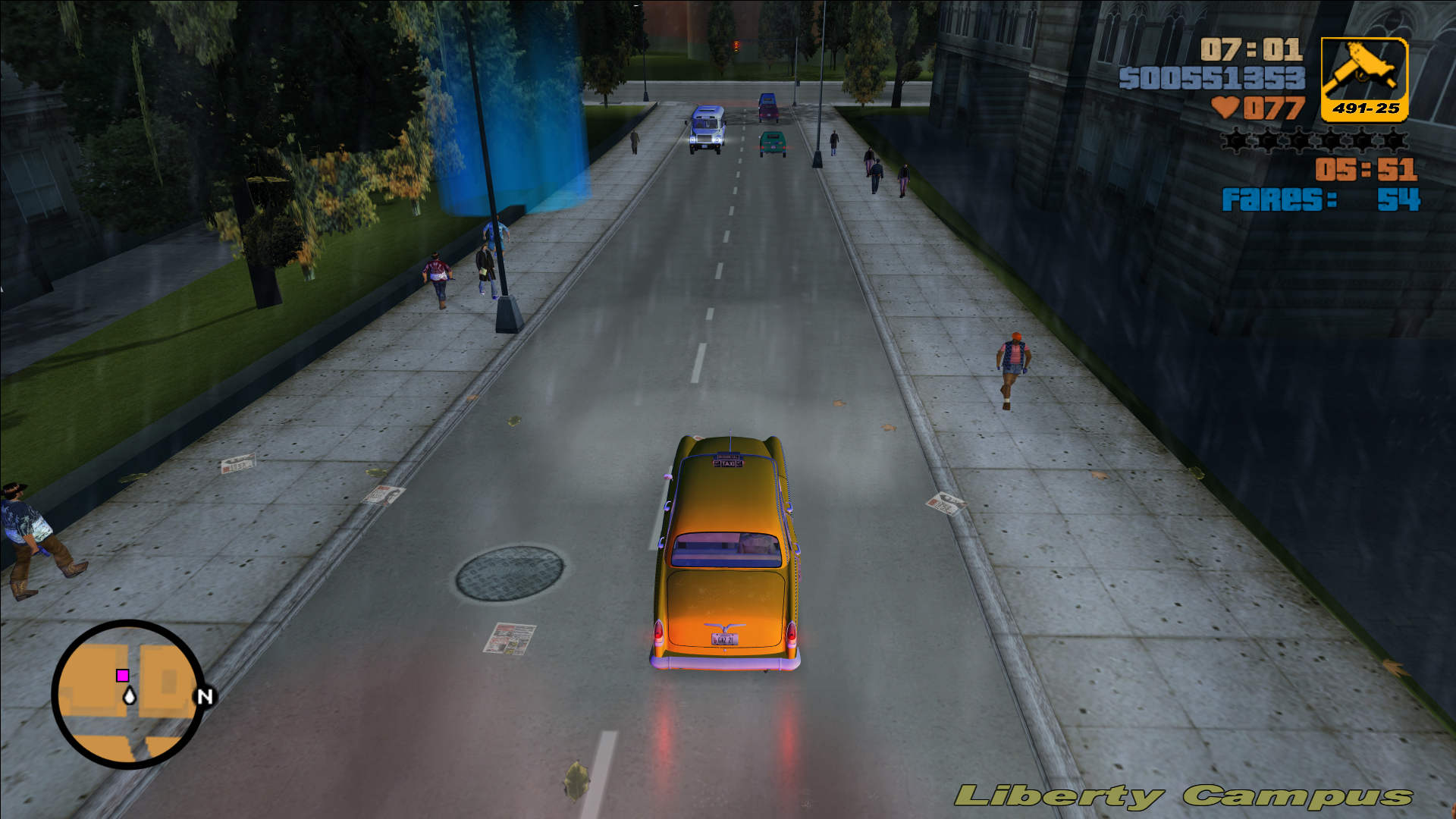Click the orange mission timer 05:51
The height and width of the screenshot is (819, 1456).
click(x=1365, y=171)
